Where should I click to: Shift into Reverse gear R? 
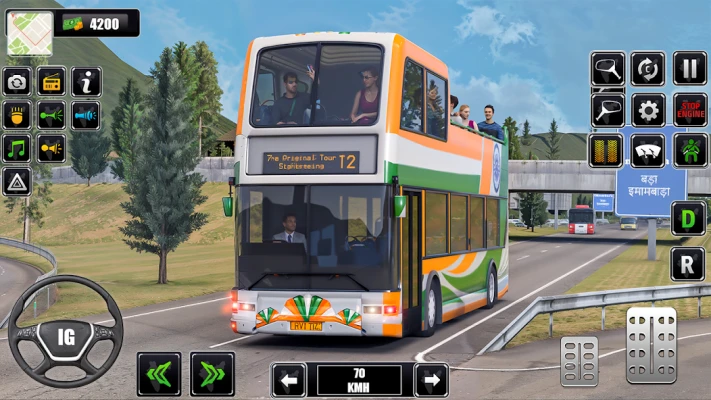pyautogui.click(x=688, y=264)
